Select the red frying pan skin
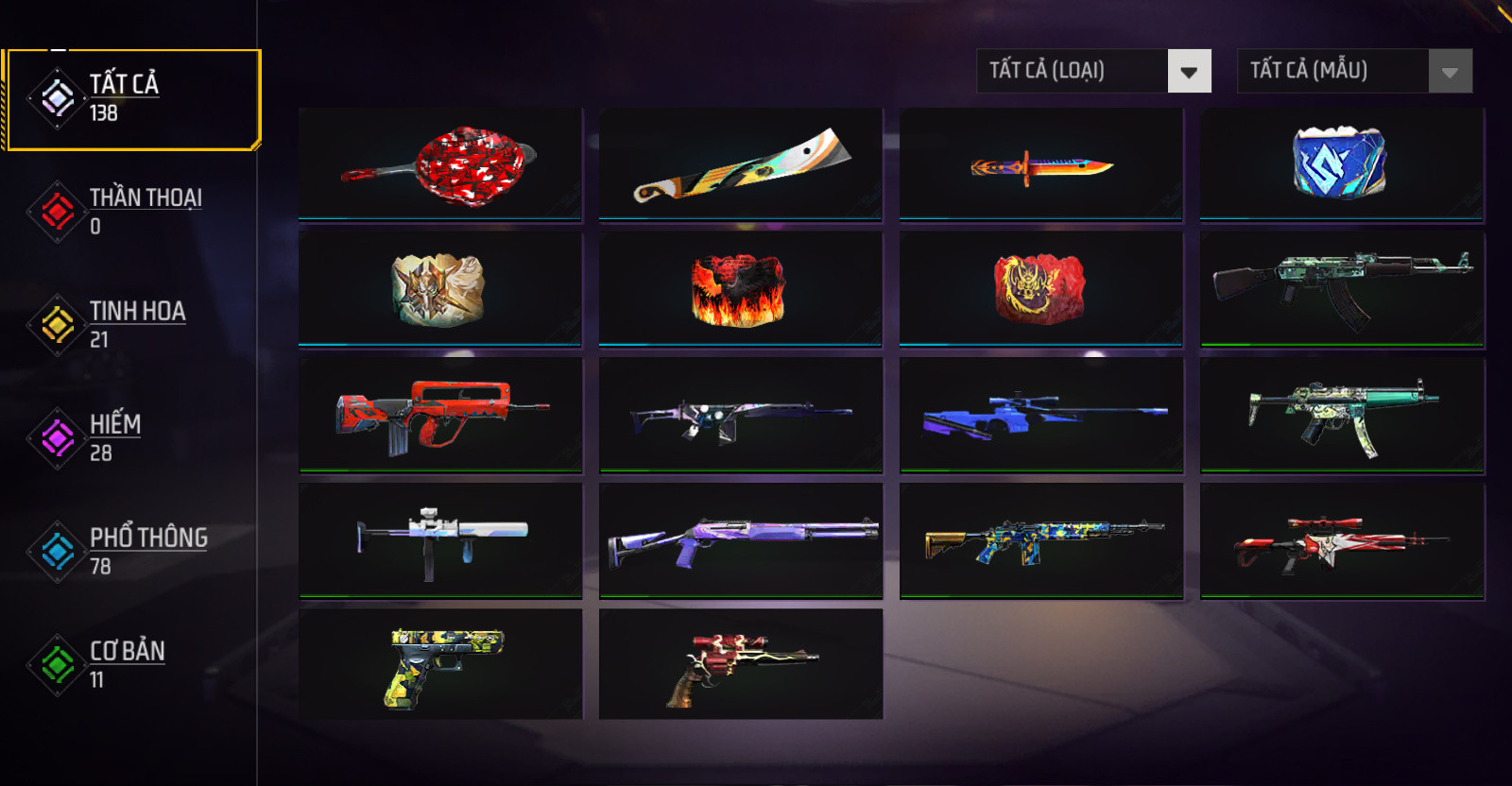 pos(440,164)
